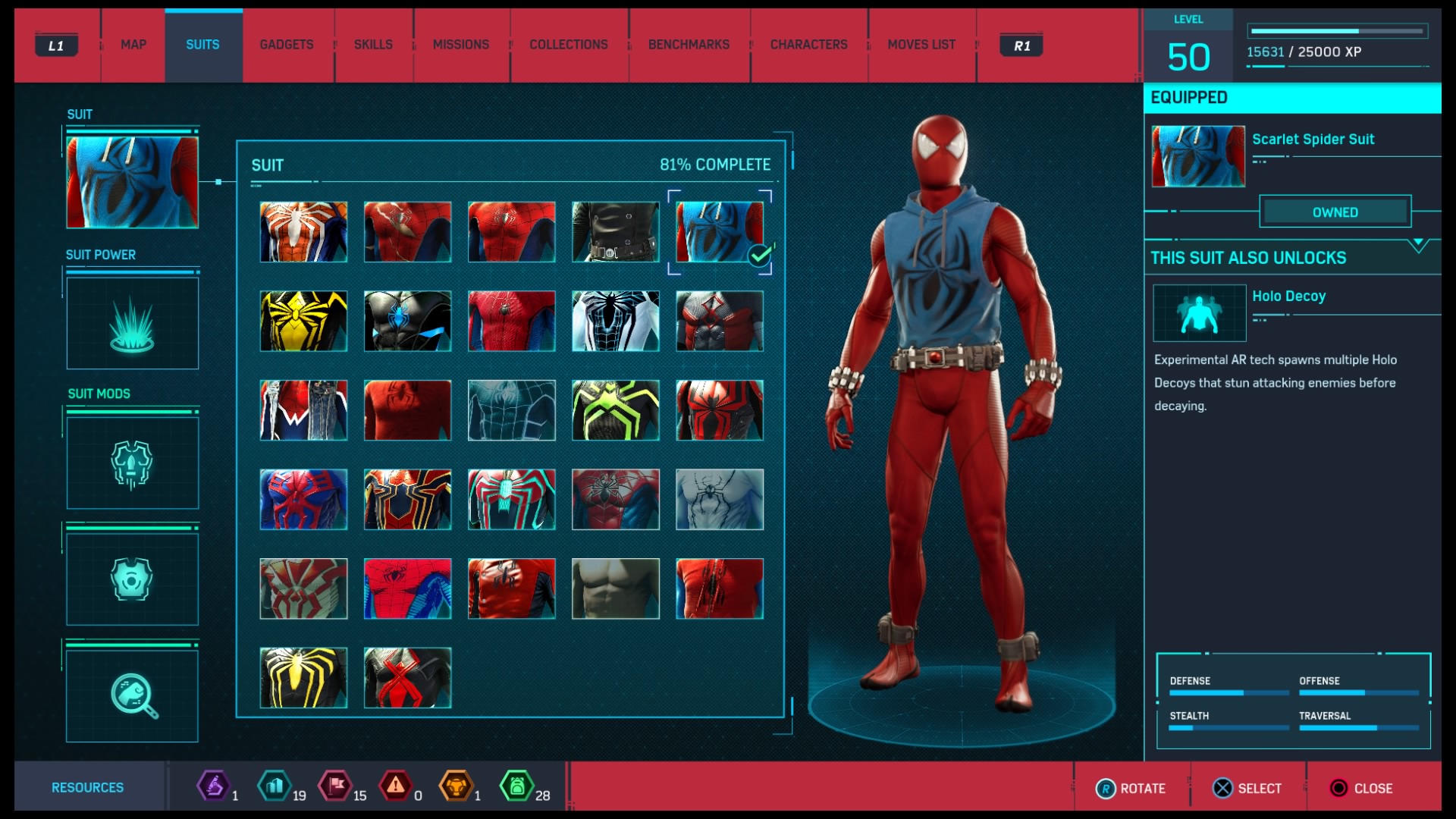Image resolution: width=1456 pixels, height=819 pixels.
Task: Select the Iron Spider red and gold suit
Action: (407, 500)
